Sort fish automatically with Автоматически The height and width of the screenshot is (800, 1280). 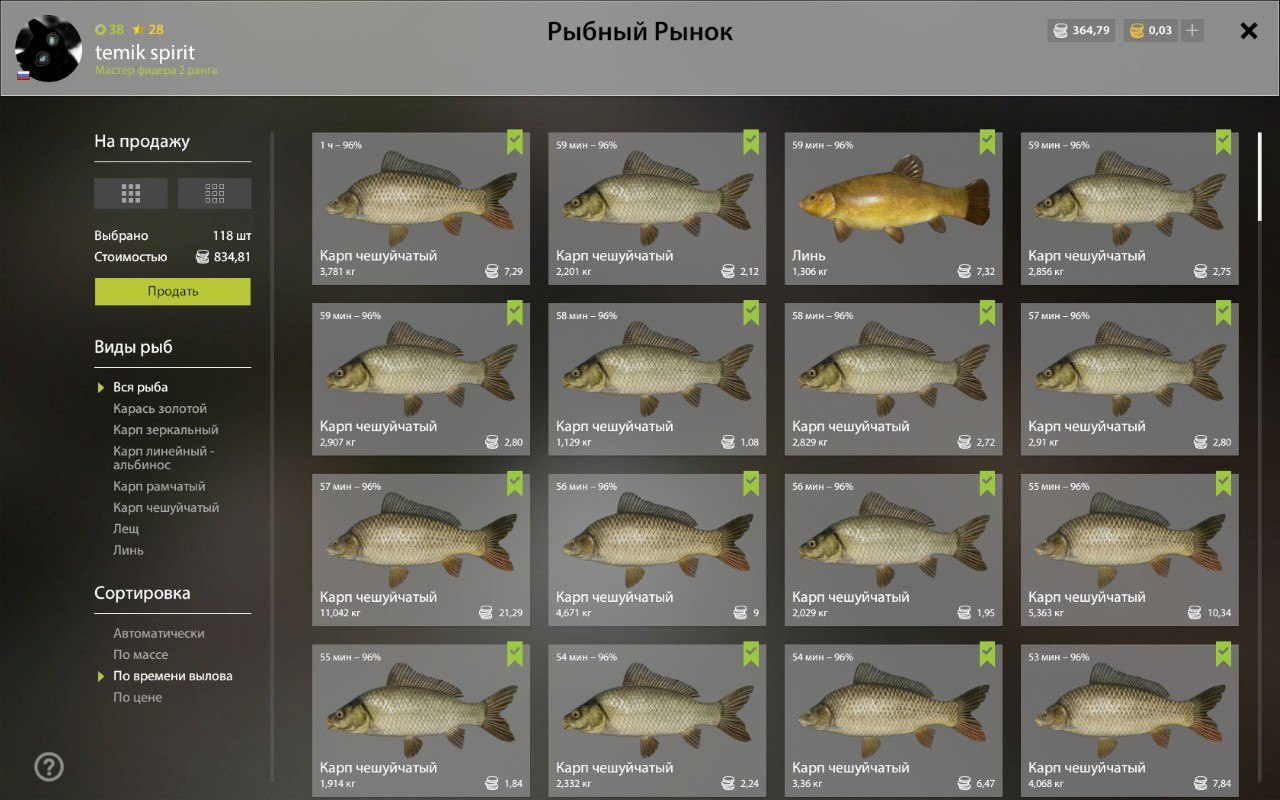pos(158,633)
